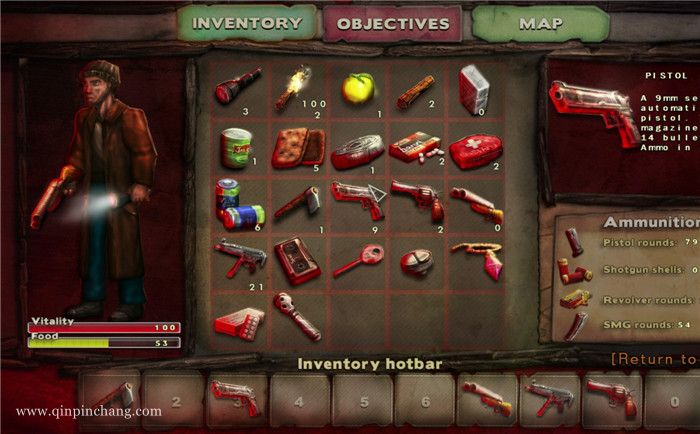
Task: Select the flashlight in the inventory grid
Action: tap(238, 87)
